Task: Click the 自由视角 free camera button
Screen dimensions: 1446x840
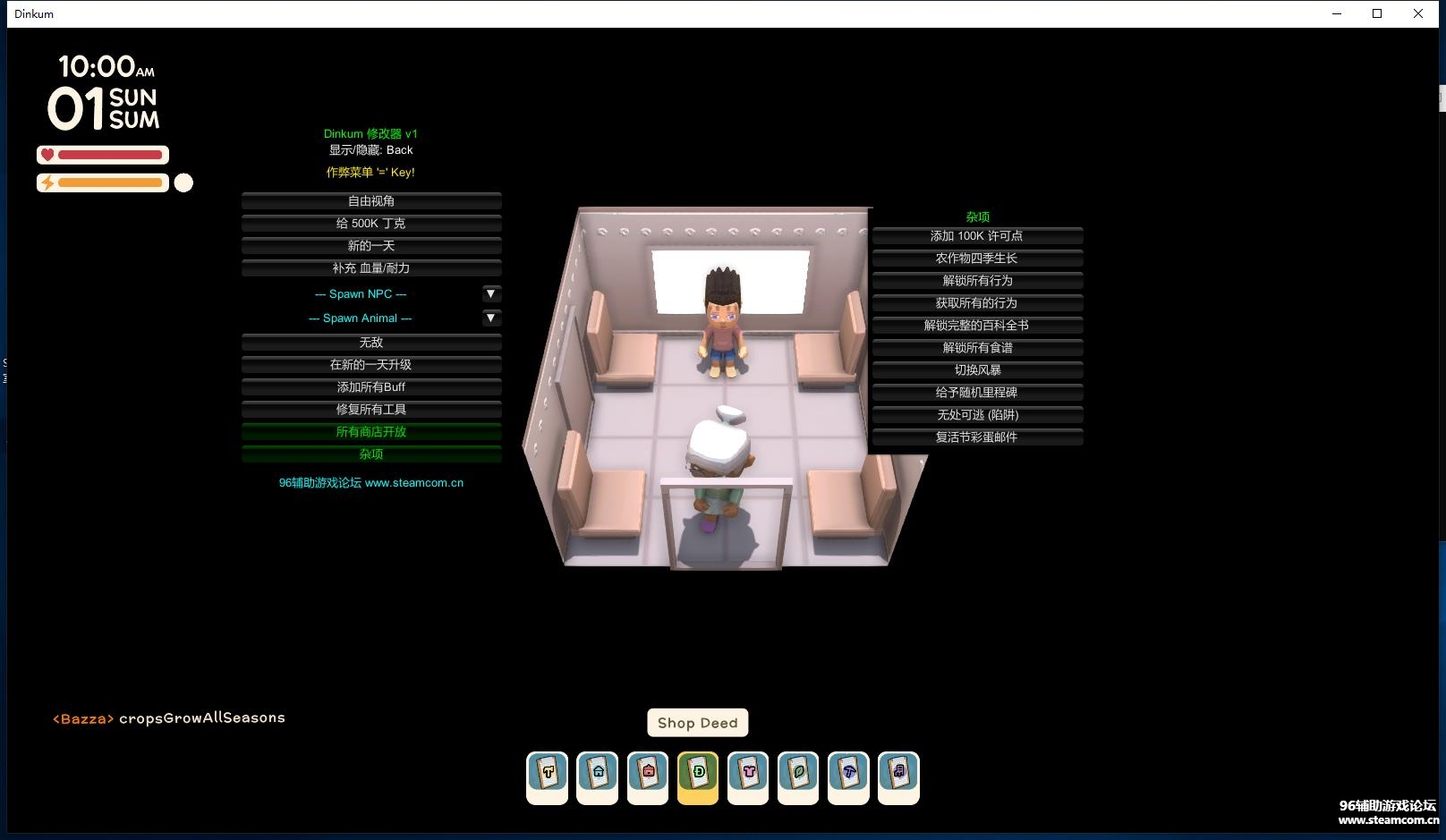Action: 371,201
